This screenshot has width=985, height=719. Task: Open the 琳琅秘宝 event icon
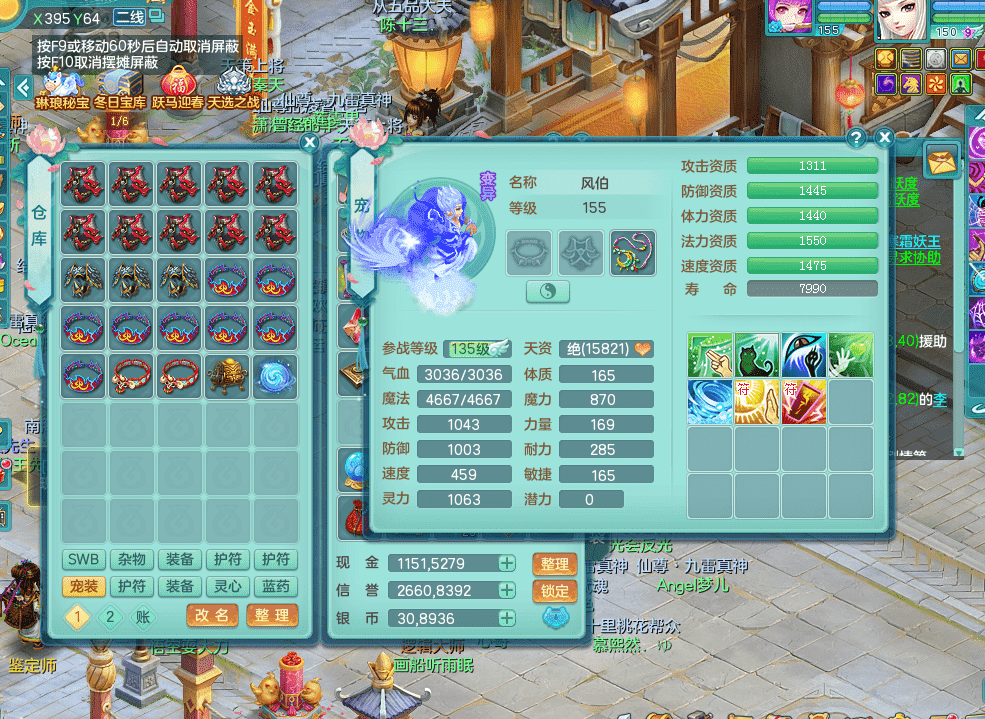(62, 86)
